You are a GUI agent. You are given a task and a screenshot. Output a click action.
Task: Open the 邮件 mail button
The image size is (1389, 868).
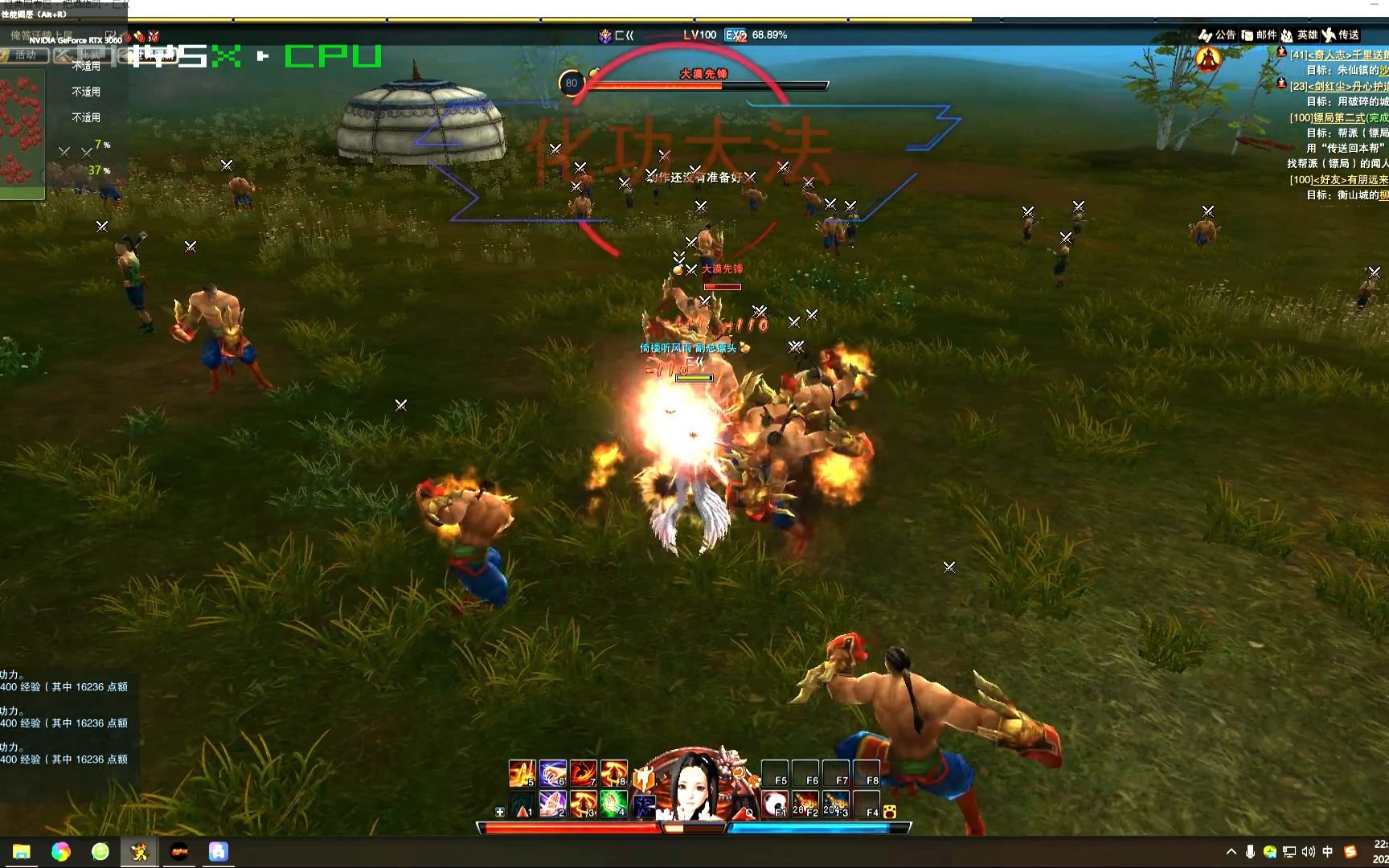pos(1259,35)
